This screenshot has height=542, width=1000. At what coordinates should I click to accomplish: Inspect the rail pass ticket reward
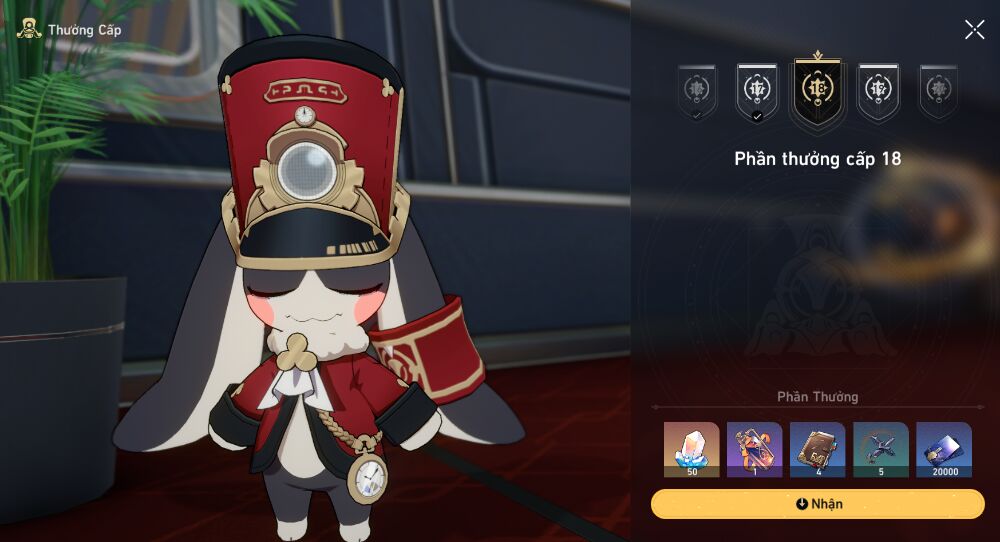click(754, 449)
